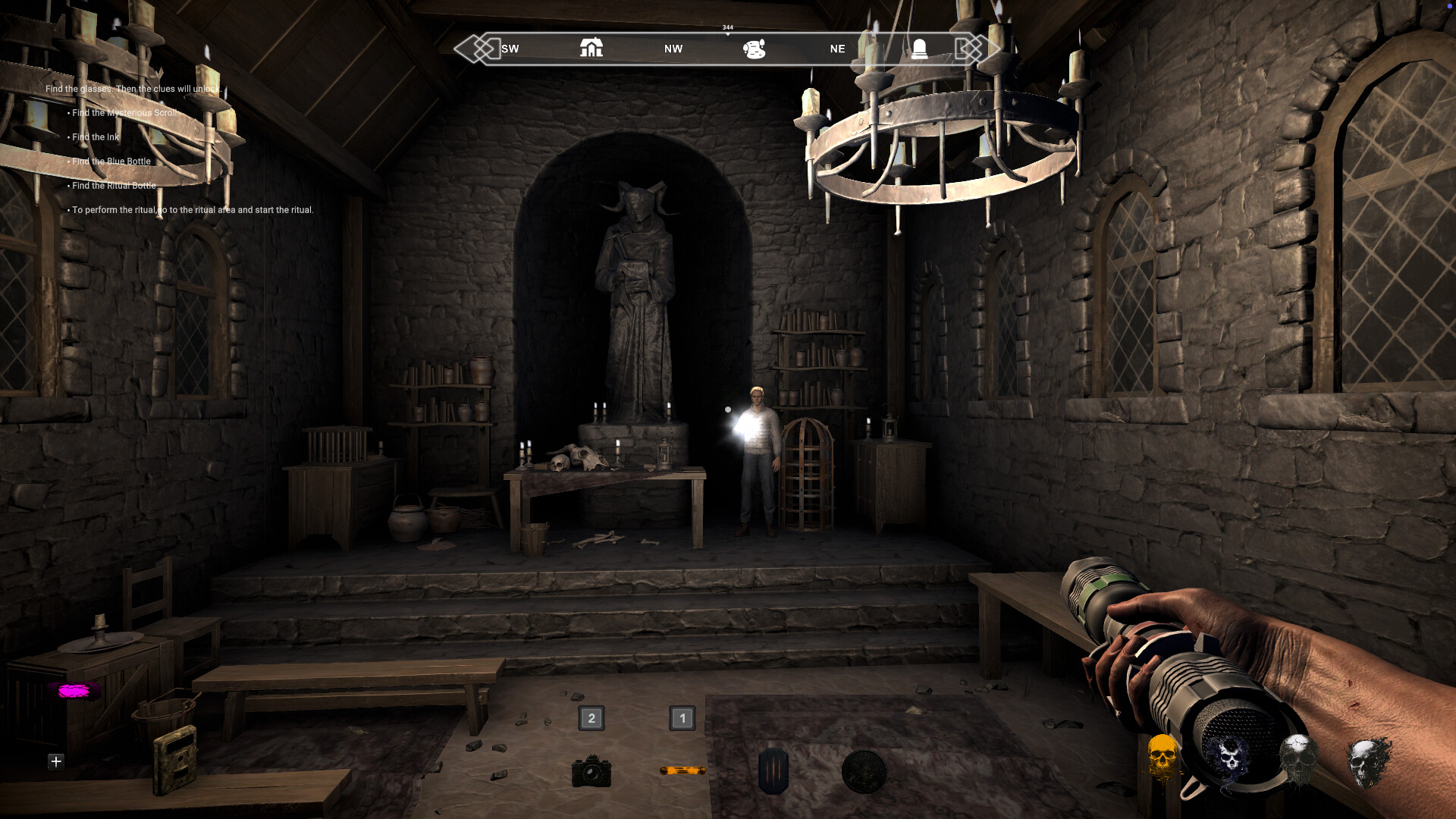Image resolution: width=1456 pixels, height=819 pixels.
Task: Click the scroll map icon in the compass
Action: [753, 48]
